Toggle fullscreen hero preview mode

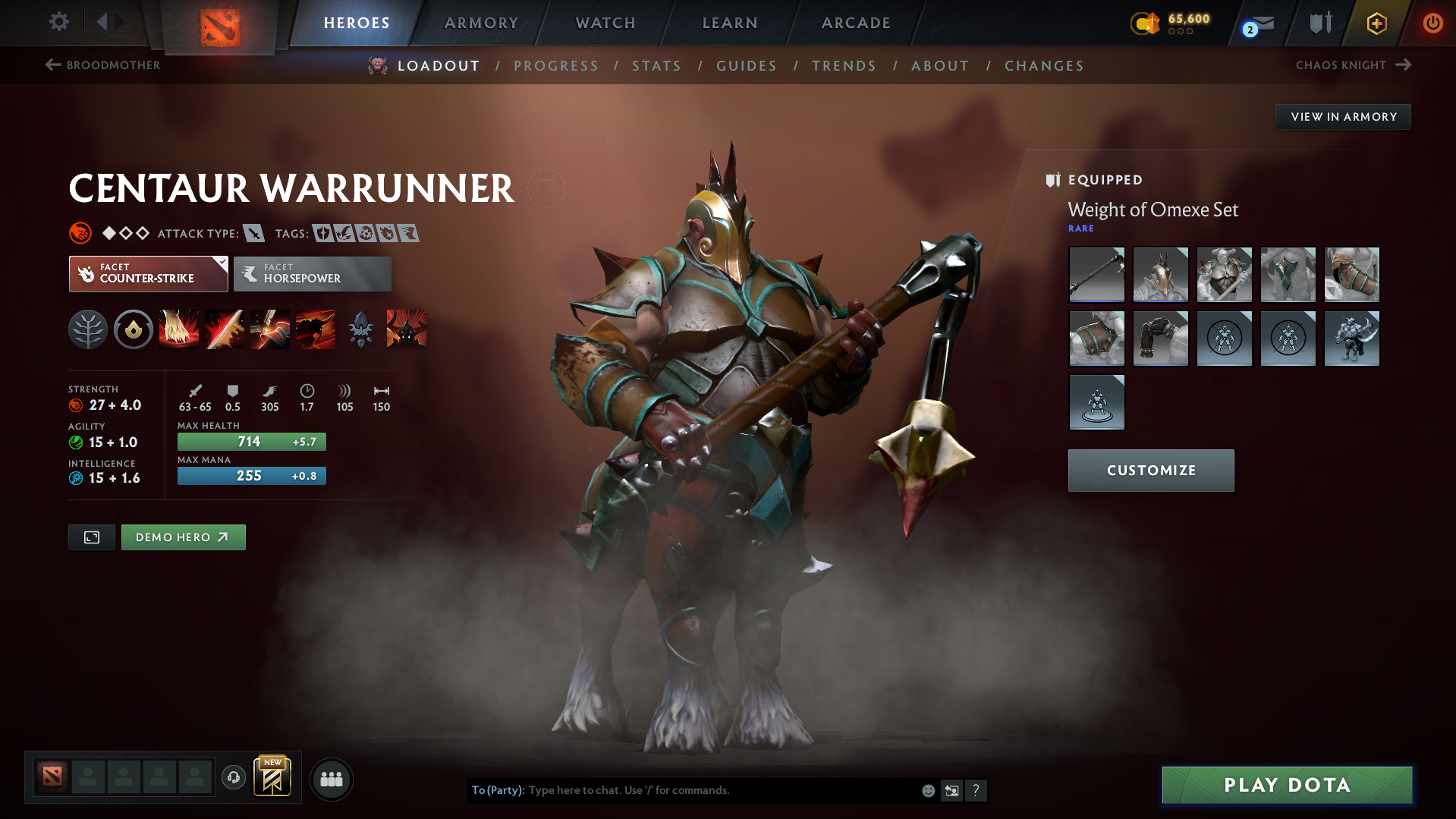(x=91, y=537)
